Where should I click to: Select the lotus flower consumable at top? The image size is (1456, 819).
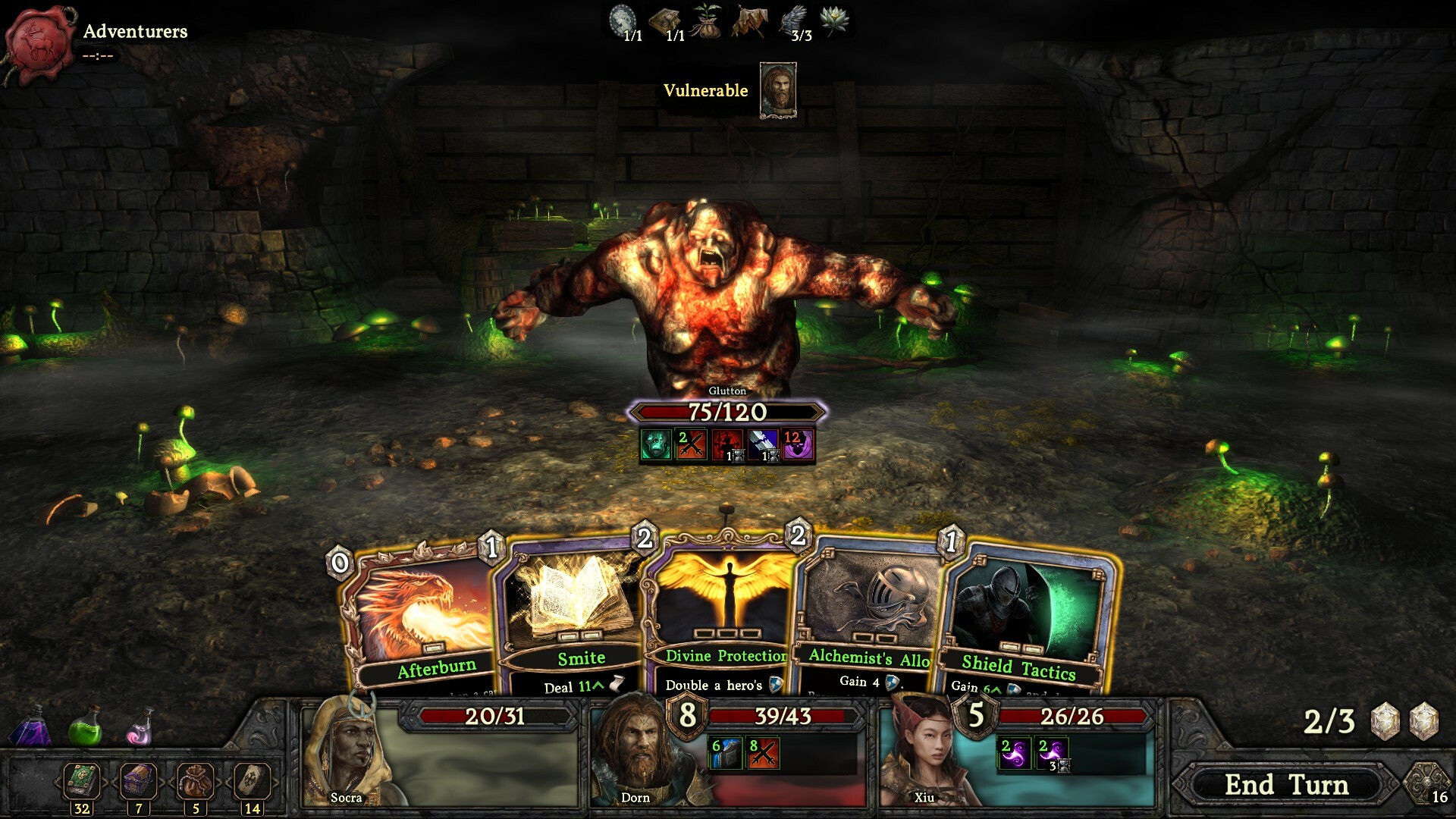pyautogui.click(x=834, y=21)
